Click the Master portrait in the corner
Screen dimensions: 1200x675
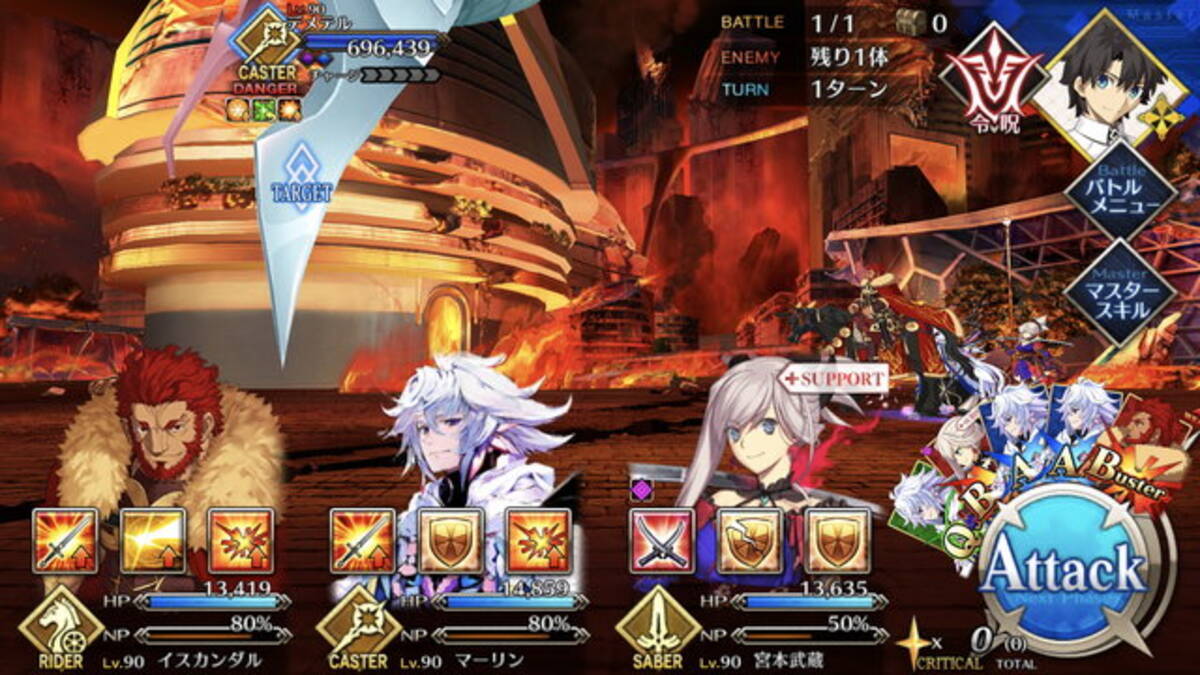coord(1100,82)
